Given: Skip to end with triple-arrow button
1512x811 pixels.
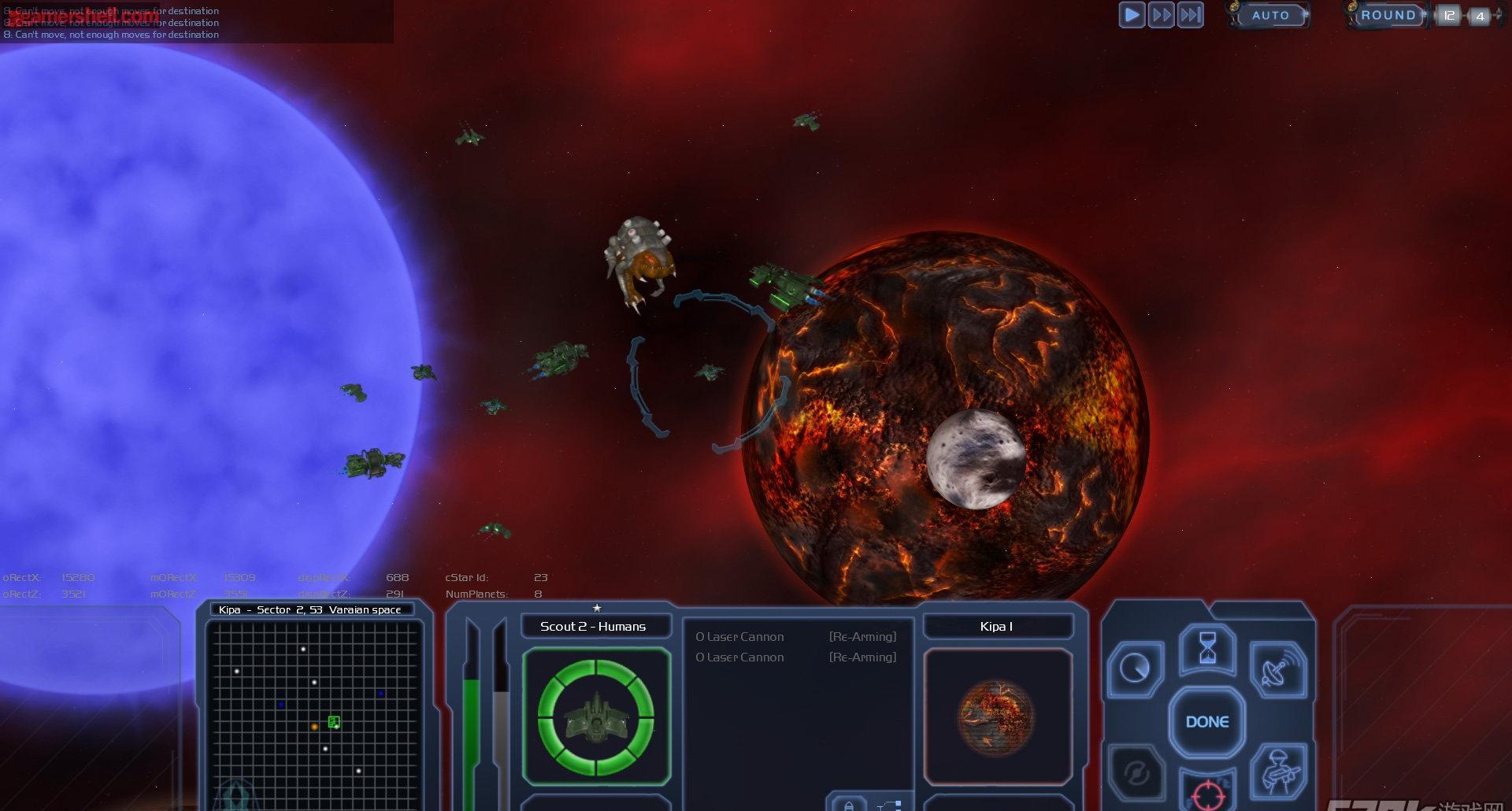Looking at the screenshot, I should click(x=1190, y=15).
